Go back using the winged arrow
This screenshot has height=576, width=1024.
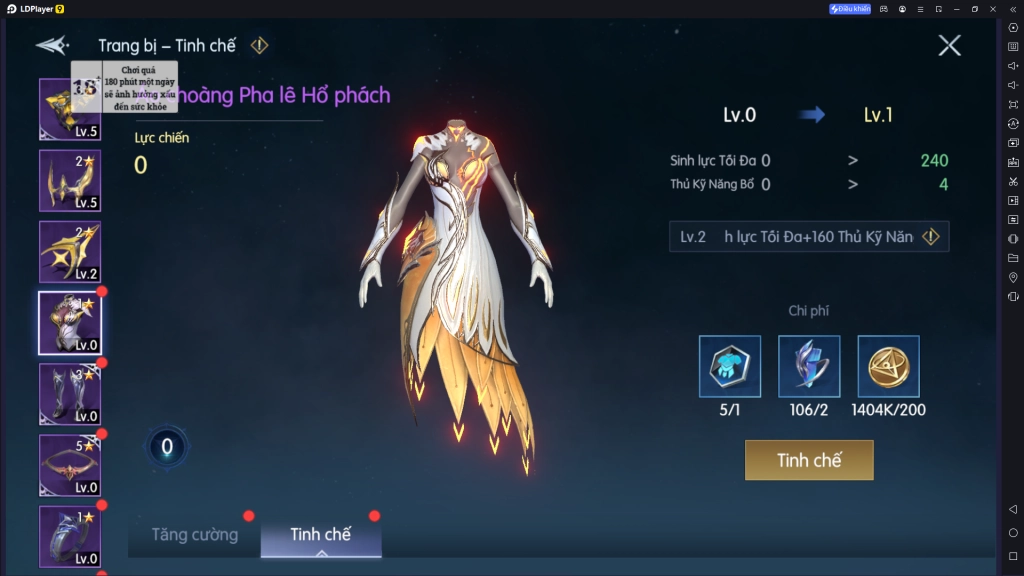tap(52, 46)
